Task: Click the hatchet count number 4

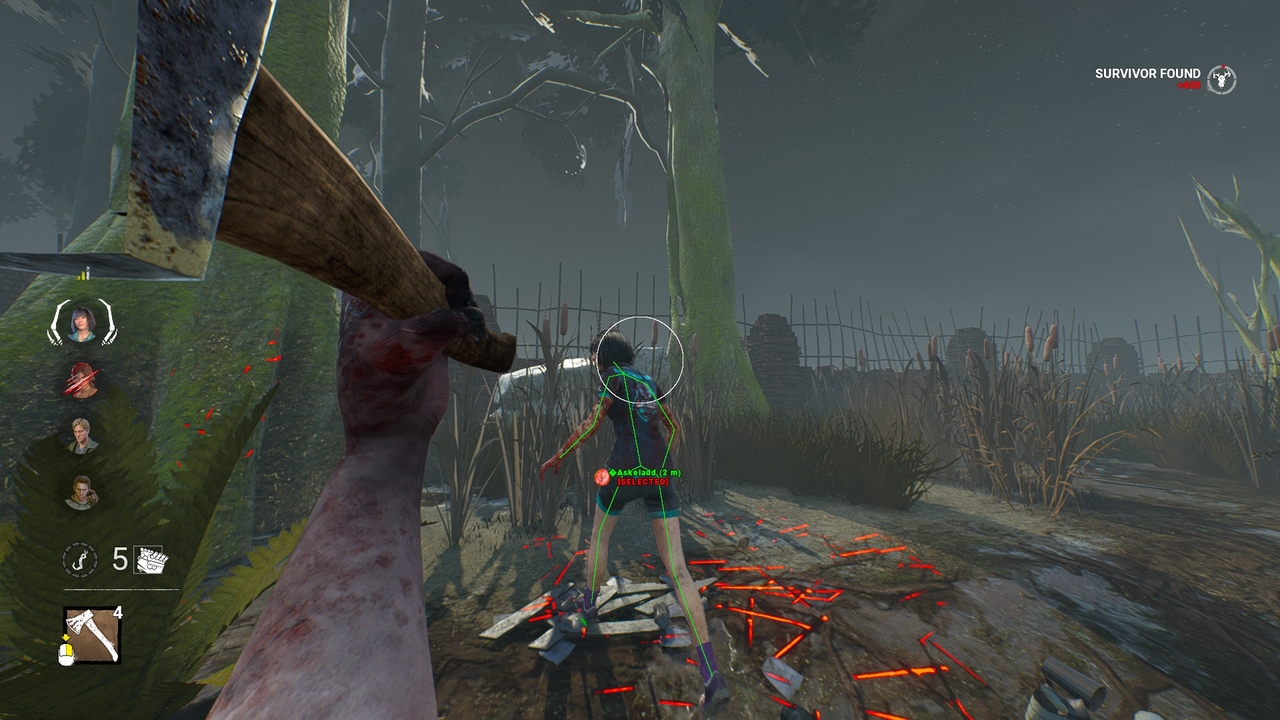Action: tap(118, 611)
